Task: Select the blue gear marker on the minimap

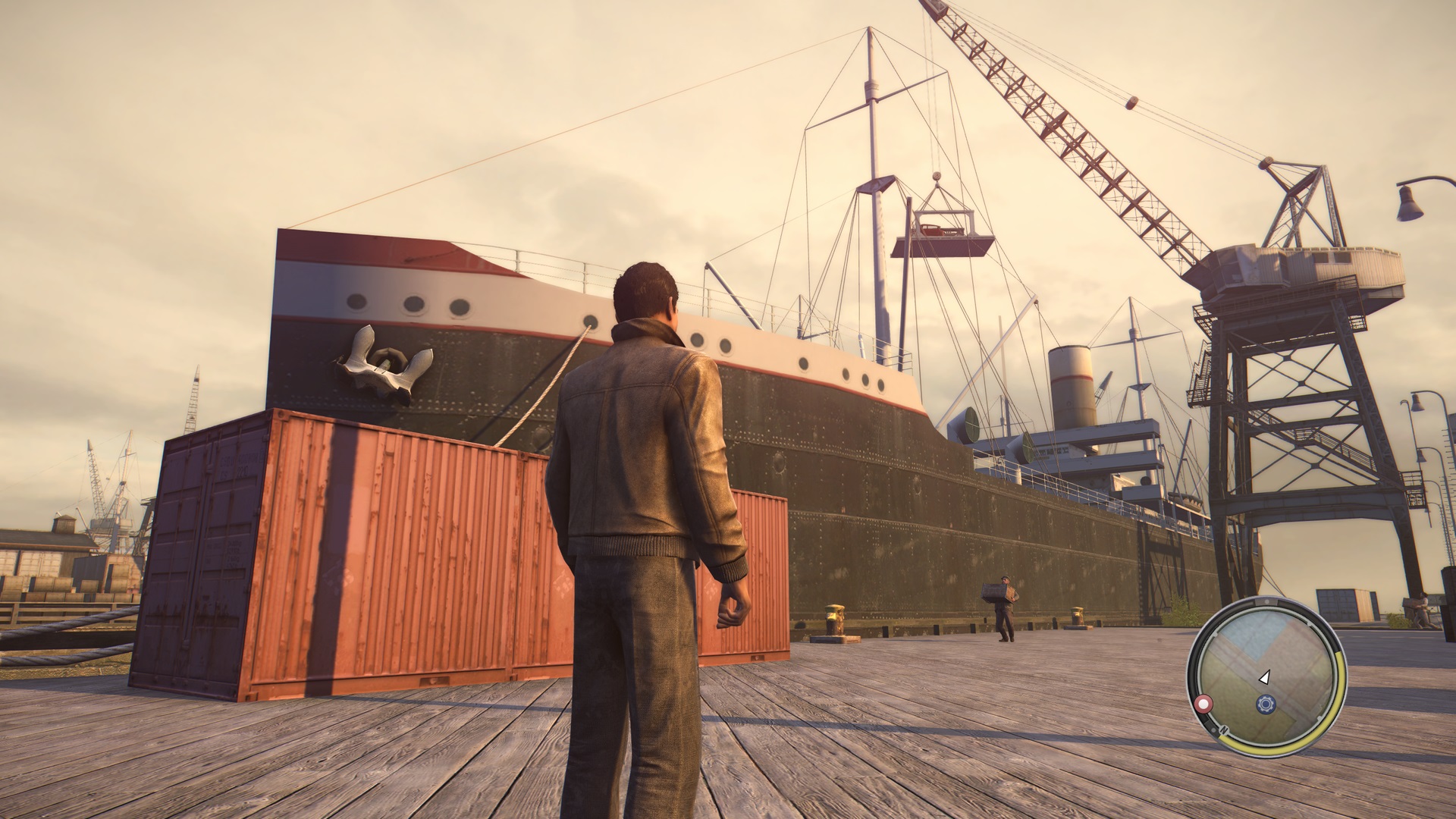Action: tap(1264, 704)
